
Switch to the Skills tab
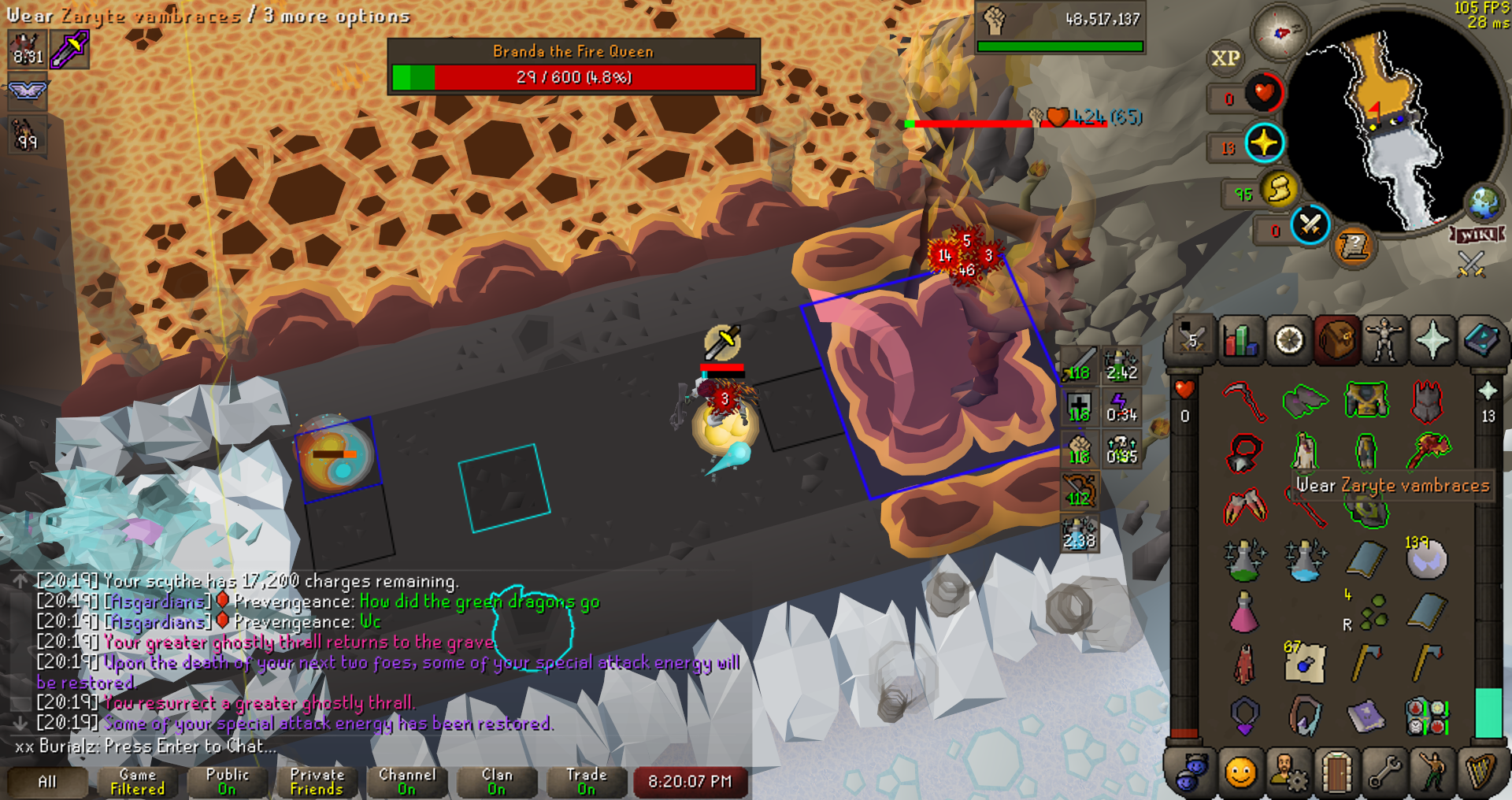[1241, 340]
